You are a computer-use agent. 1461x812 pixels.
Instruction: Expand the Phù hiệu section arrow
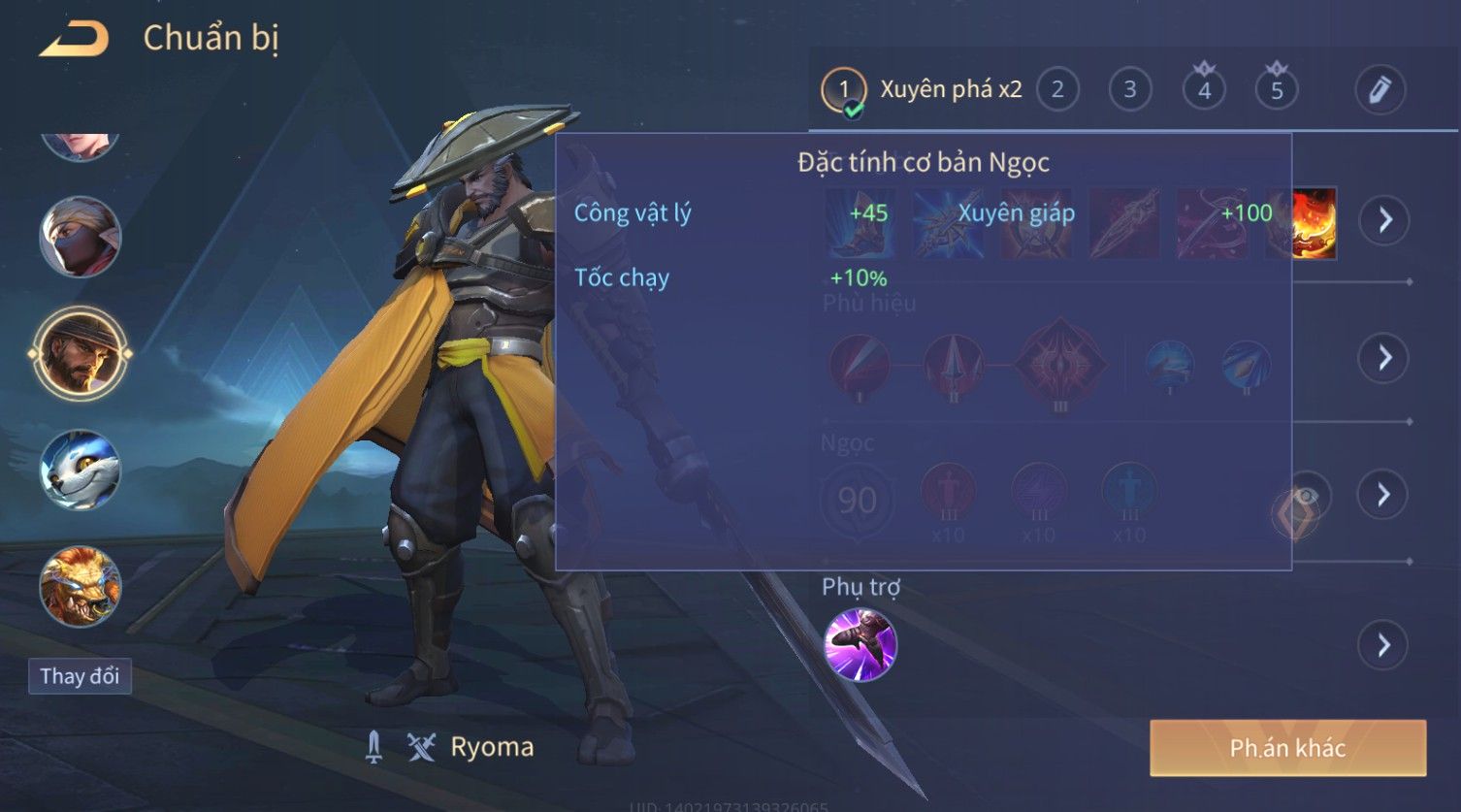point(1384,358)
